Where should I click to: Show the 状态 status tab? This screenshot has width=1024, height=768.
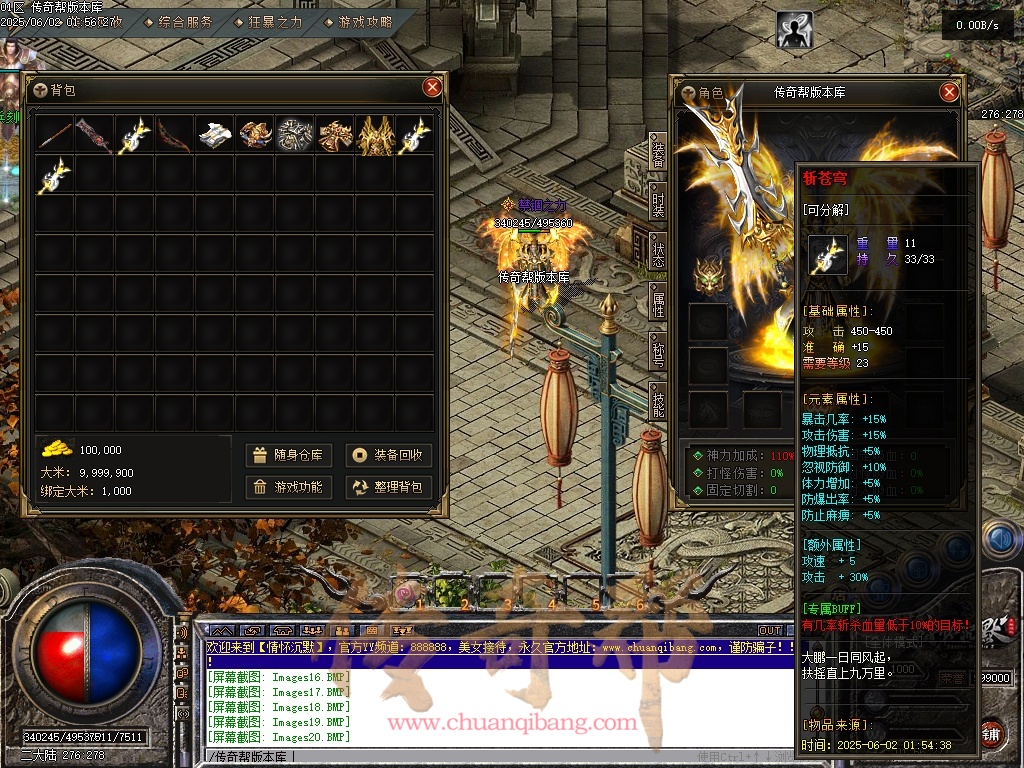click(x=658, y=249)
